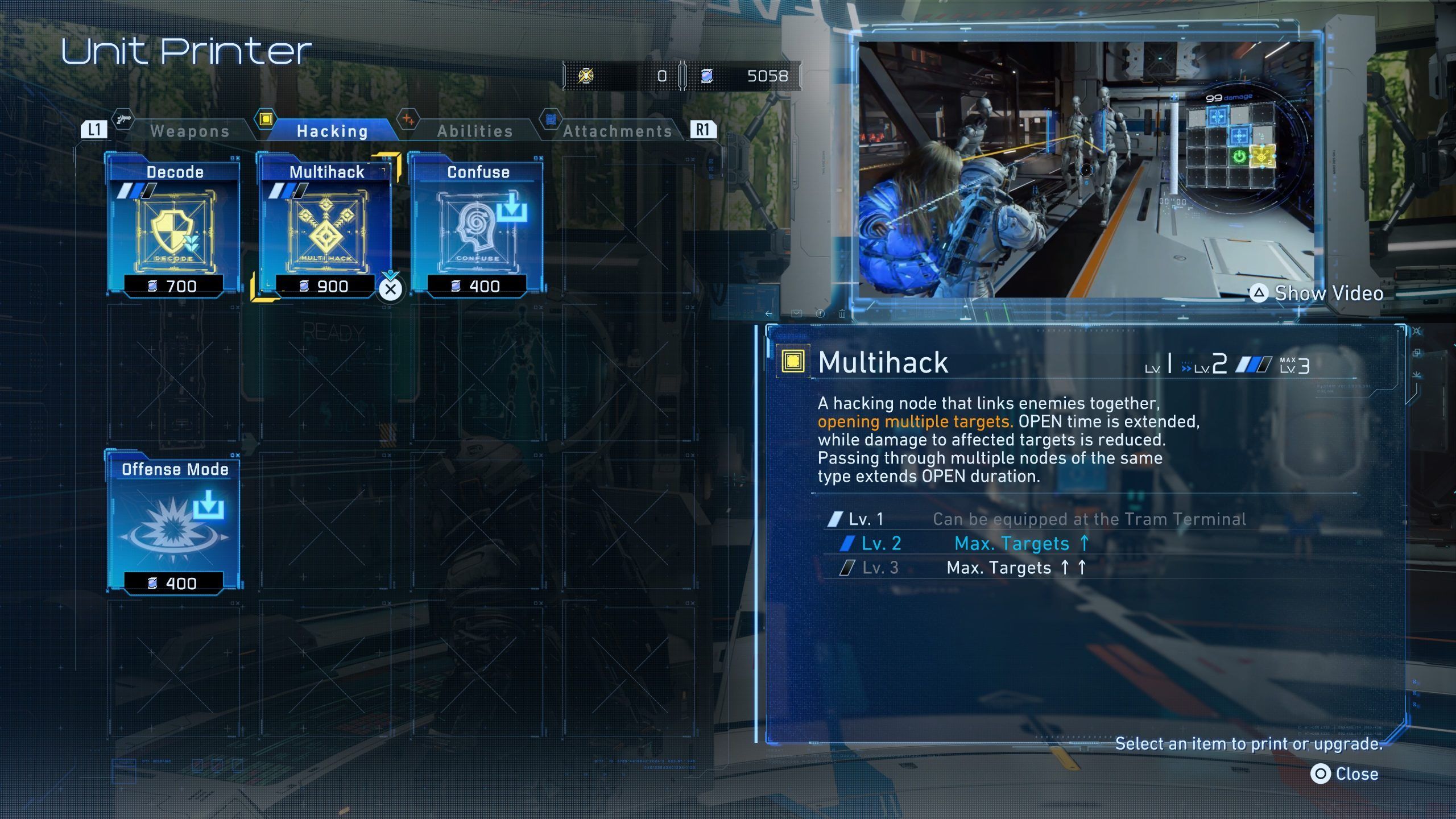Choose the Multihack upgrade card
Image resolution: width=1456 pixels, height=819 pixels.
point(326,226)
